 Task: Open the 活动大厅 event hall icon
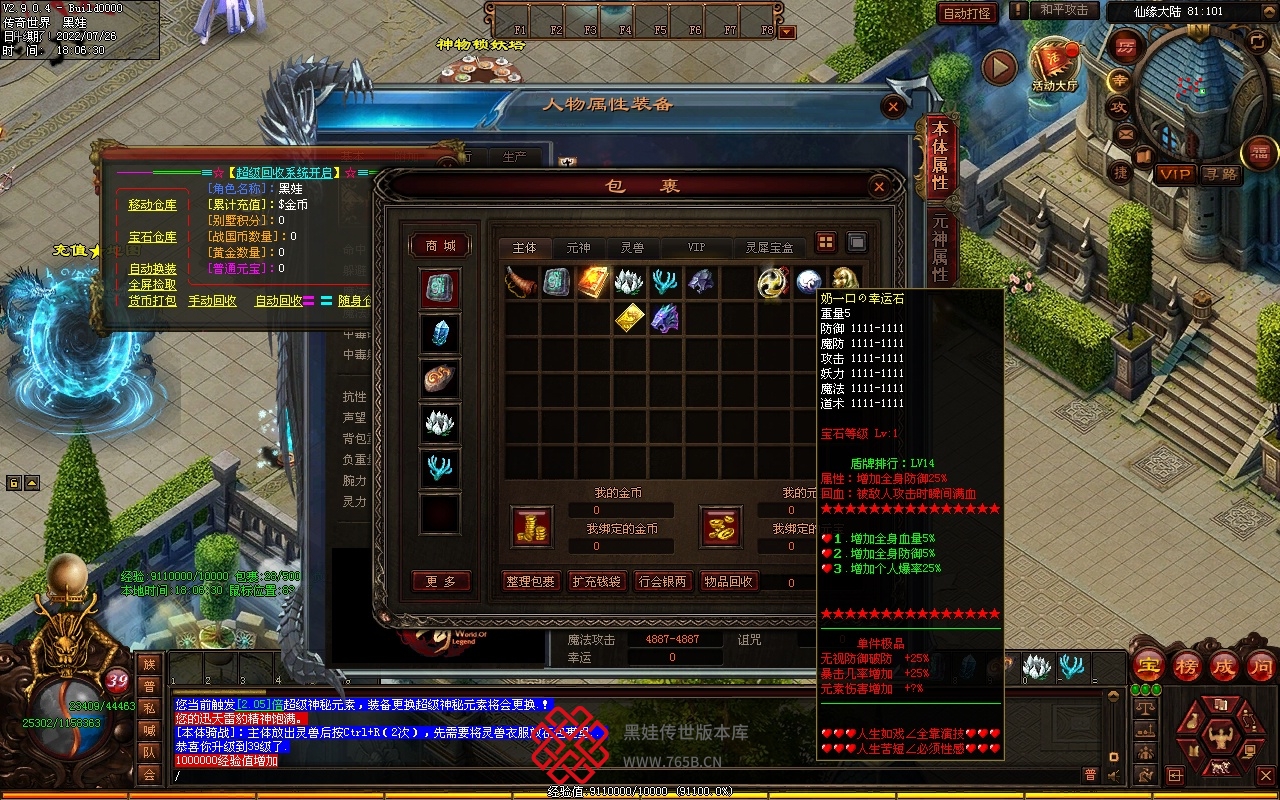(1055, 64)
